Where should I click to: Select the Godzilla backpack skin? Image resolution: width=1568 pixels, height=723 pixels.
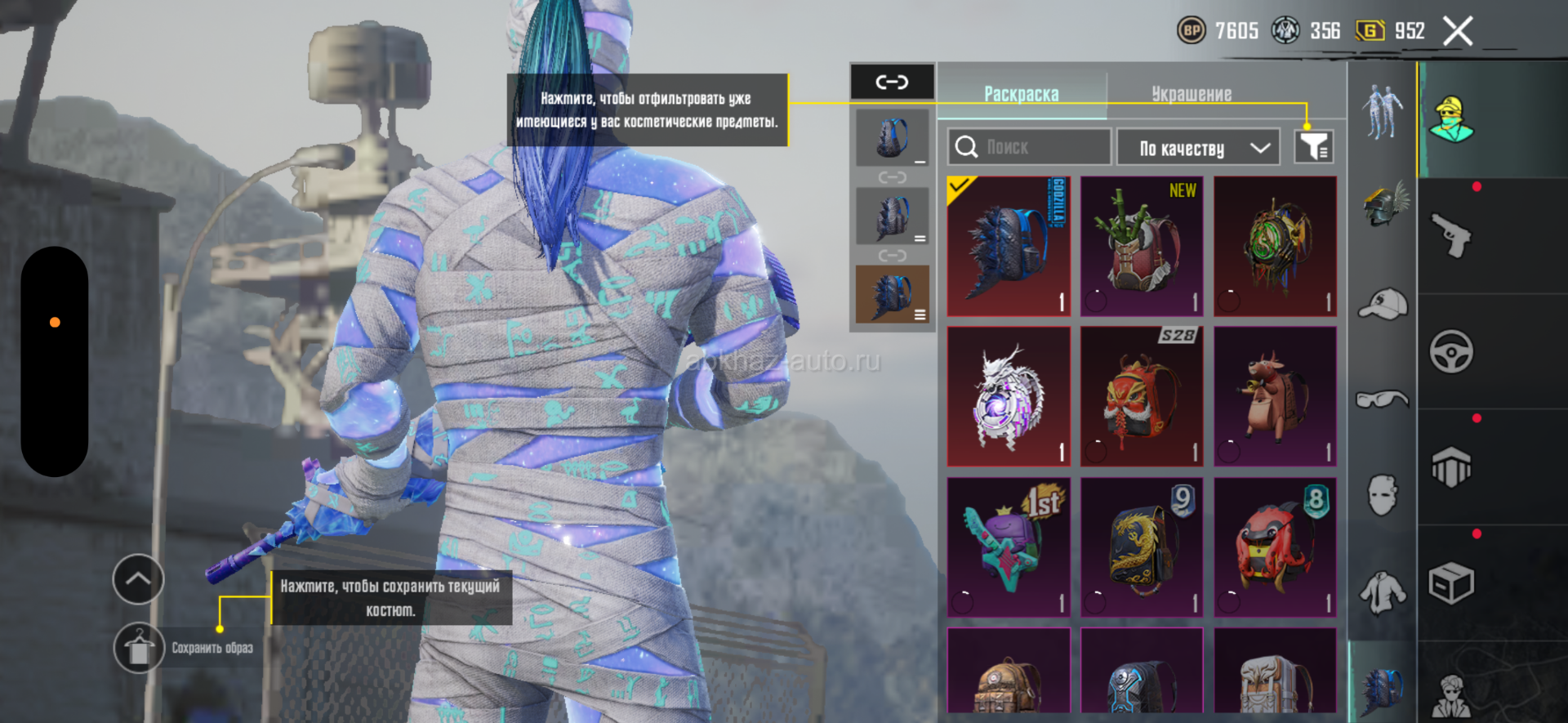1009,246
